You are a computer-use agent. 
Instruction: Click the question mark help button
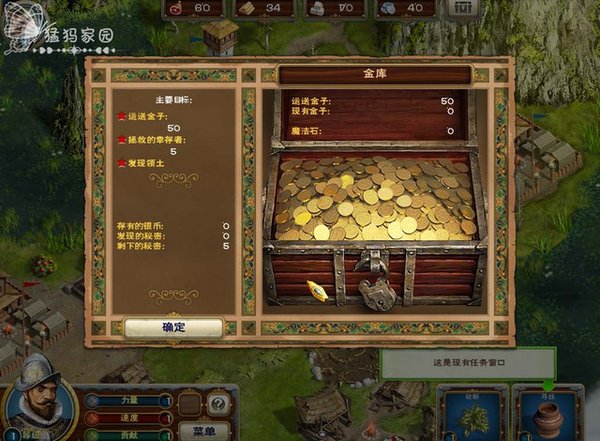218,403
